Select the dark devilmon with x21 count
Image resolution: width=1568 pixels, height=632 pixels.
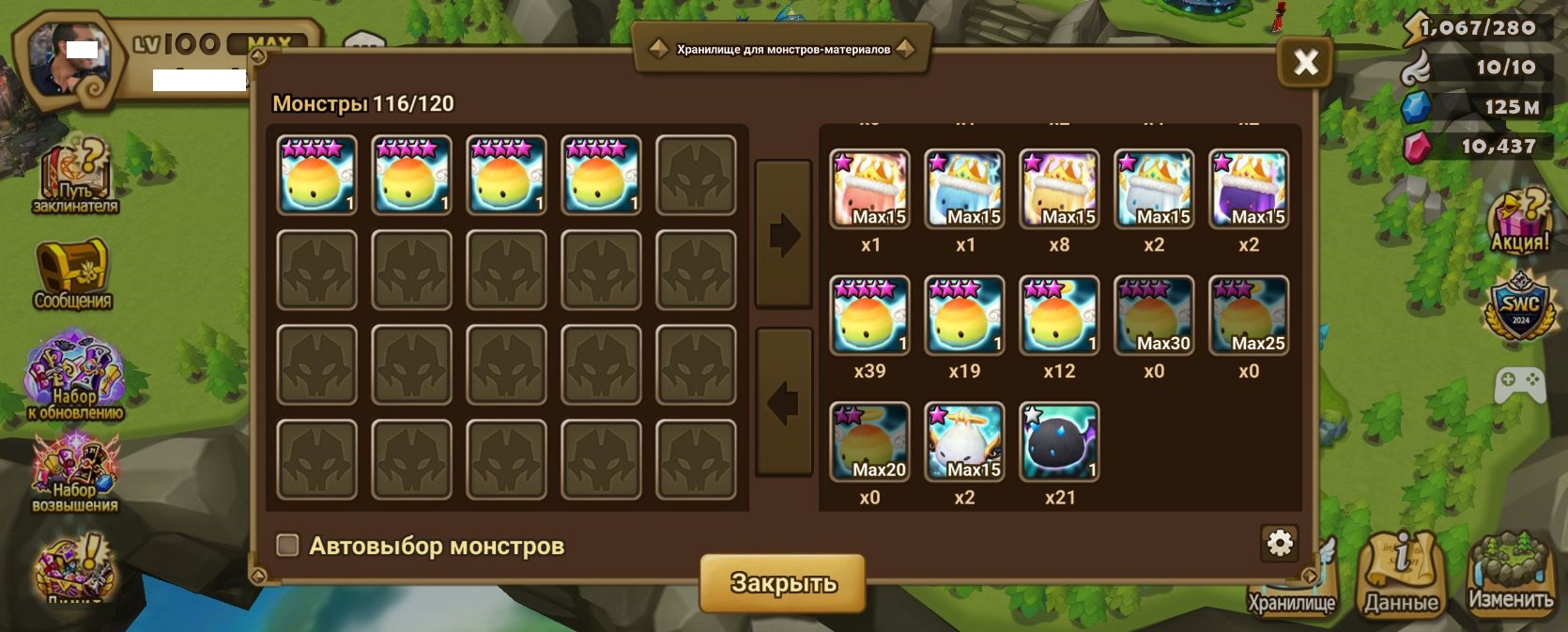[1059, 442]
